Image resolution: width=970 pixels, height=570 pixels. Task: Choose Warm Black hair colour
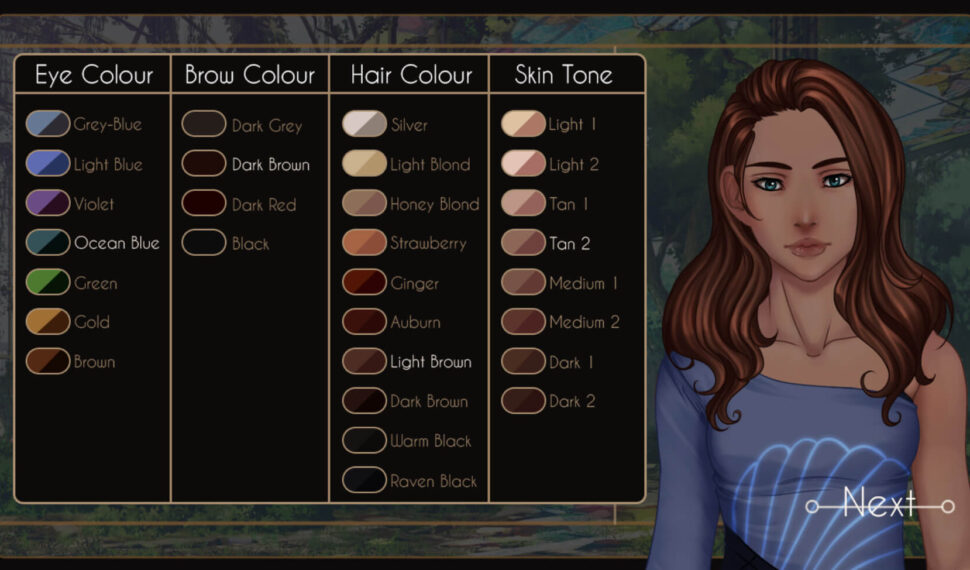(x=364, y=440)
